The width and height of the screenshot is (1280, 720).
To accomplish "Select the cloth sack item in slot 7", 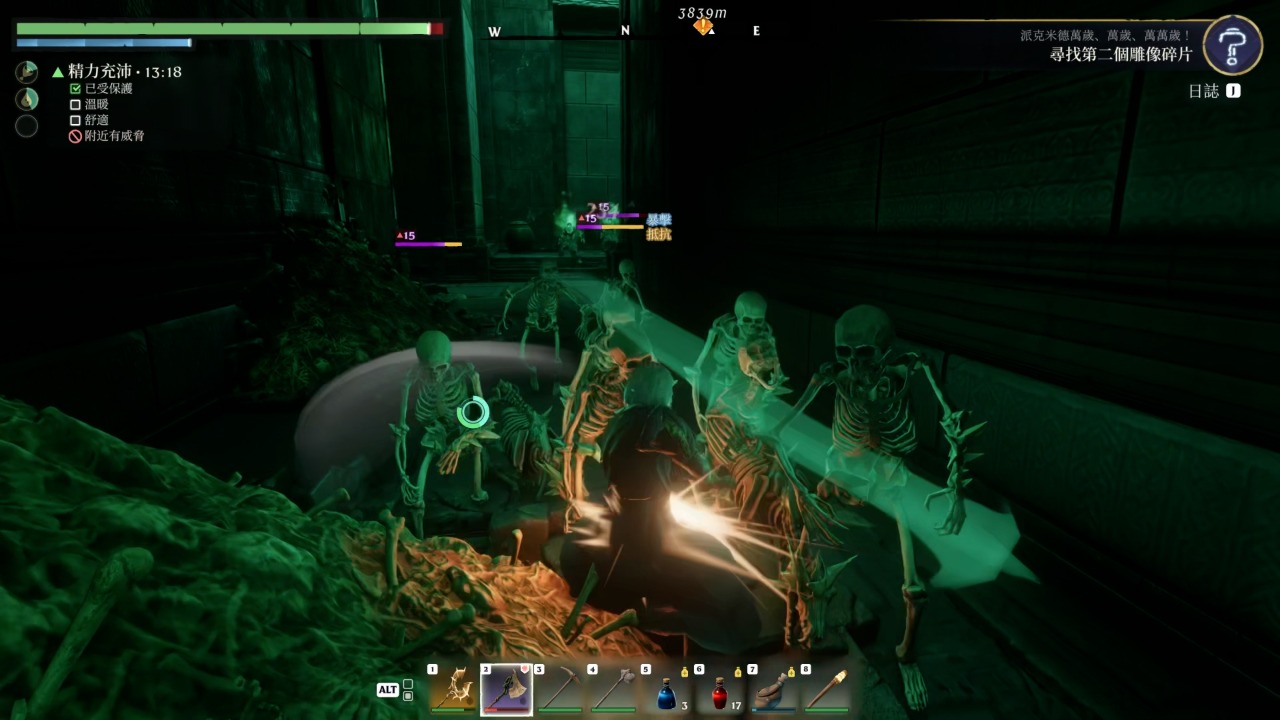I will [772, 690].
